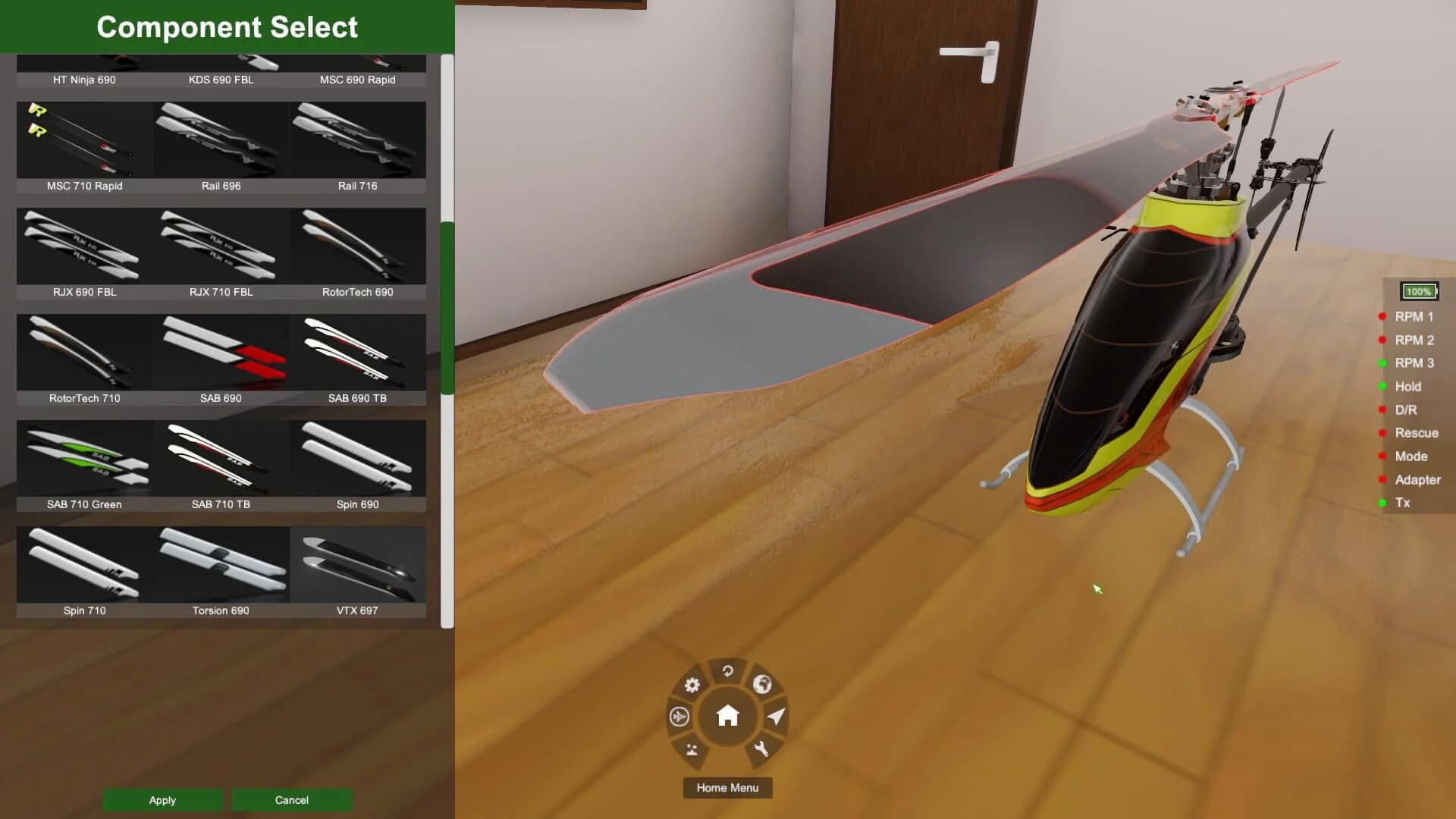Select the SAB 690 rotor blades
This screenshot has height=819, width=1456.
(221, 353)
